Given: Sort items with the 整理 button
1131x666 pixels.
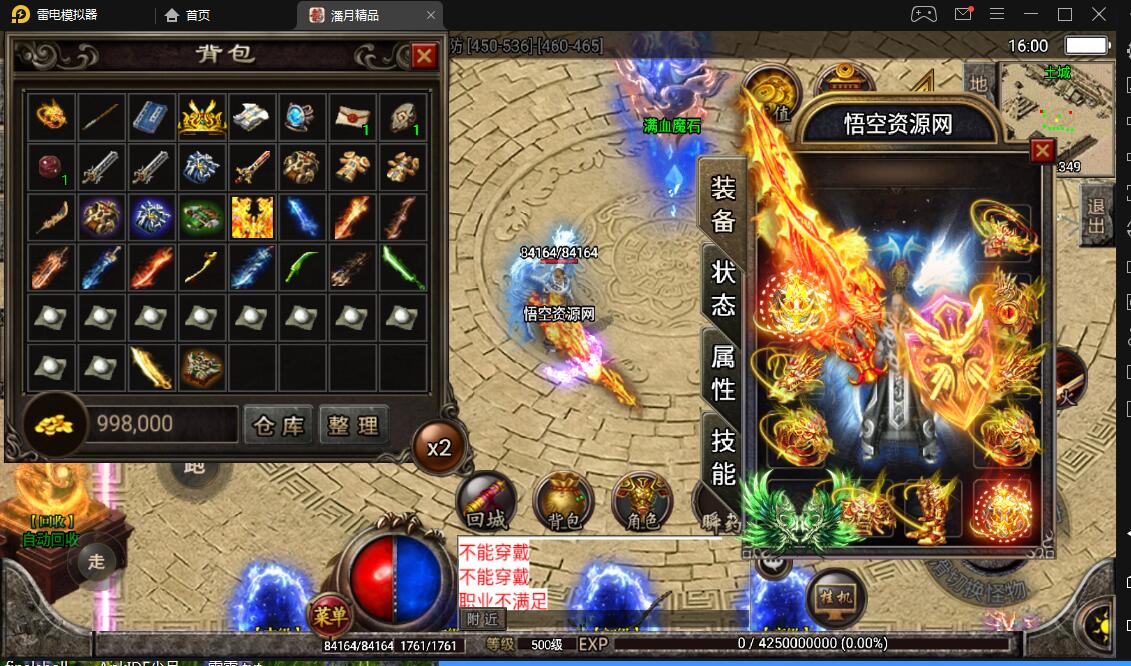Looking at the screenshot, I should (353, 425).
